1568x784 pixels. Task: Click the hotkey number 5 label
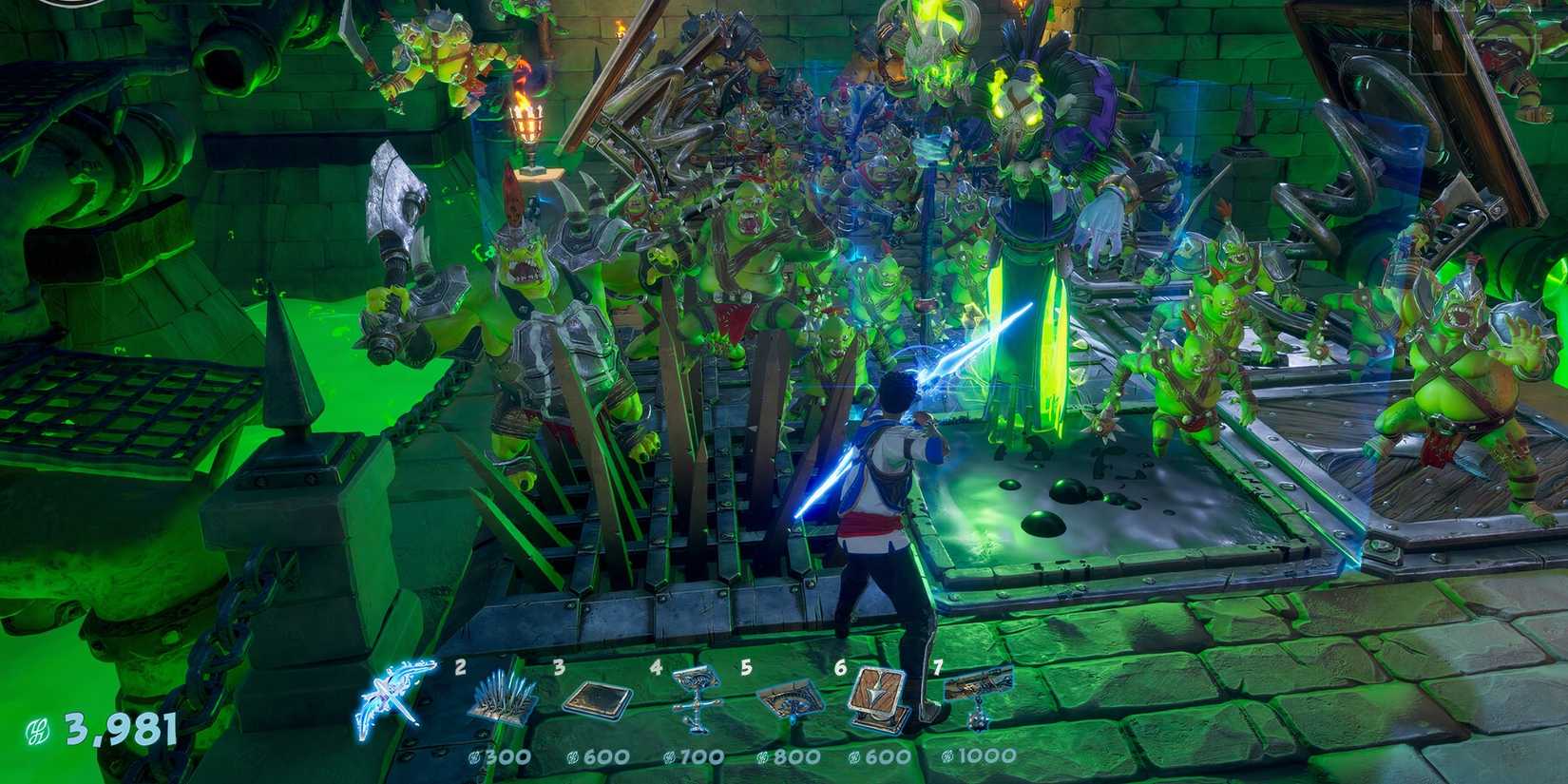coord(747,669)
